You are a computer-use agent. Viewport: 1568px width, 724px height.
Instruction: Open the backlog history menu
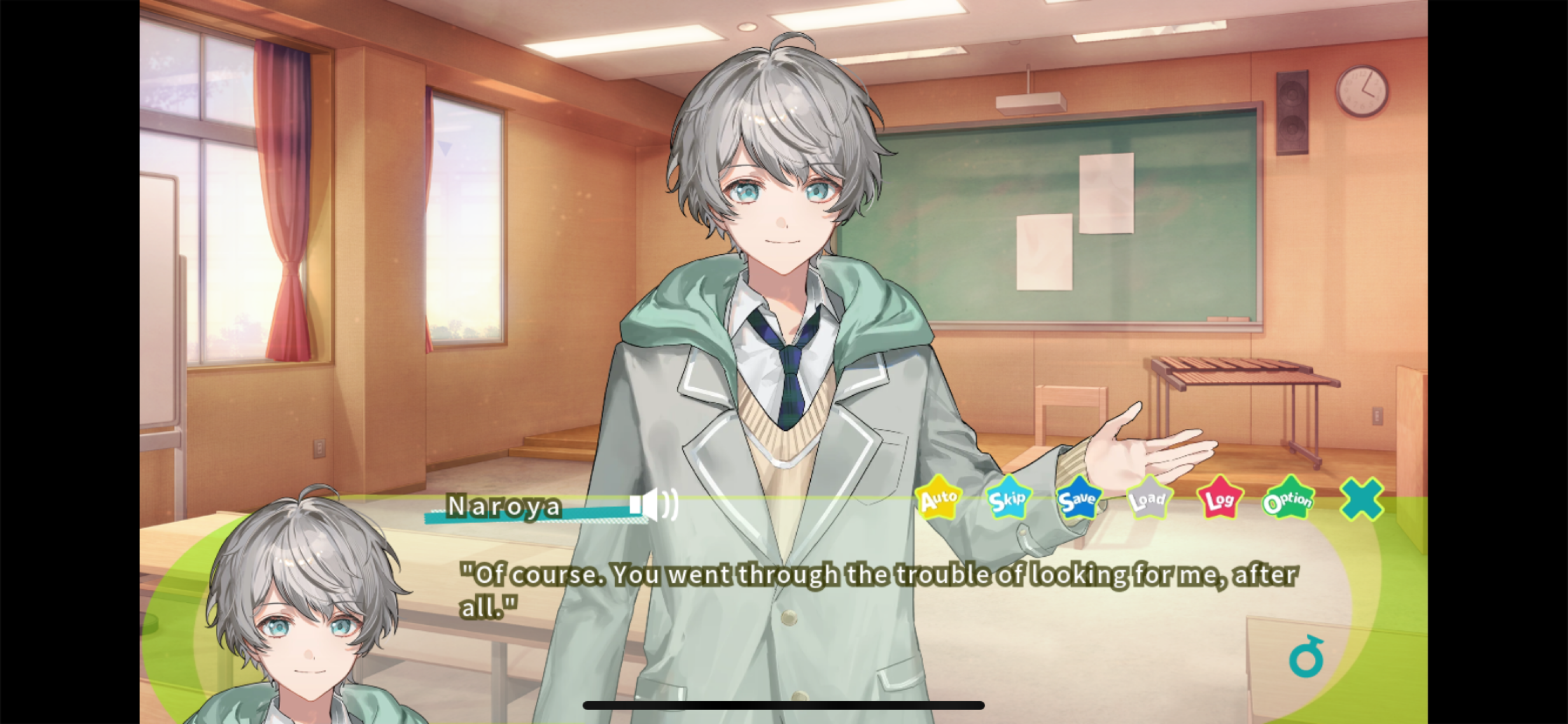coord(1219,500)
